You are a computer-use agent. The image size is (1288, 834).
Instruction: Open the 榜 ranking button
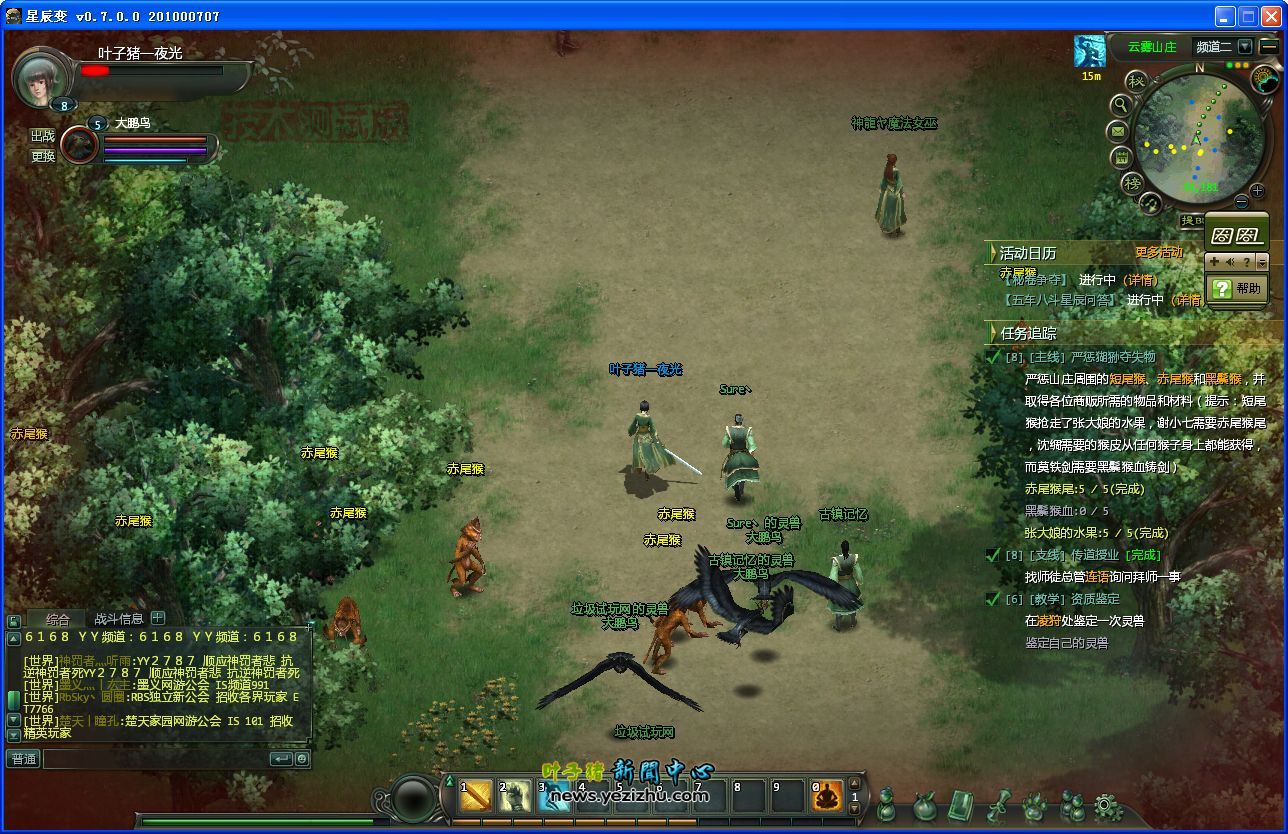click(1132, 183)
